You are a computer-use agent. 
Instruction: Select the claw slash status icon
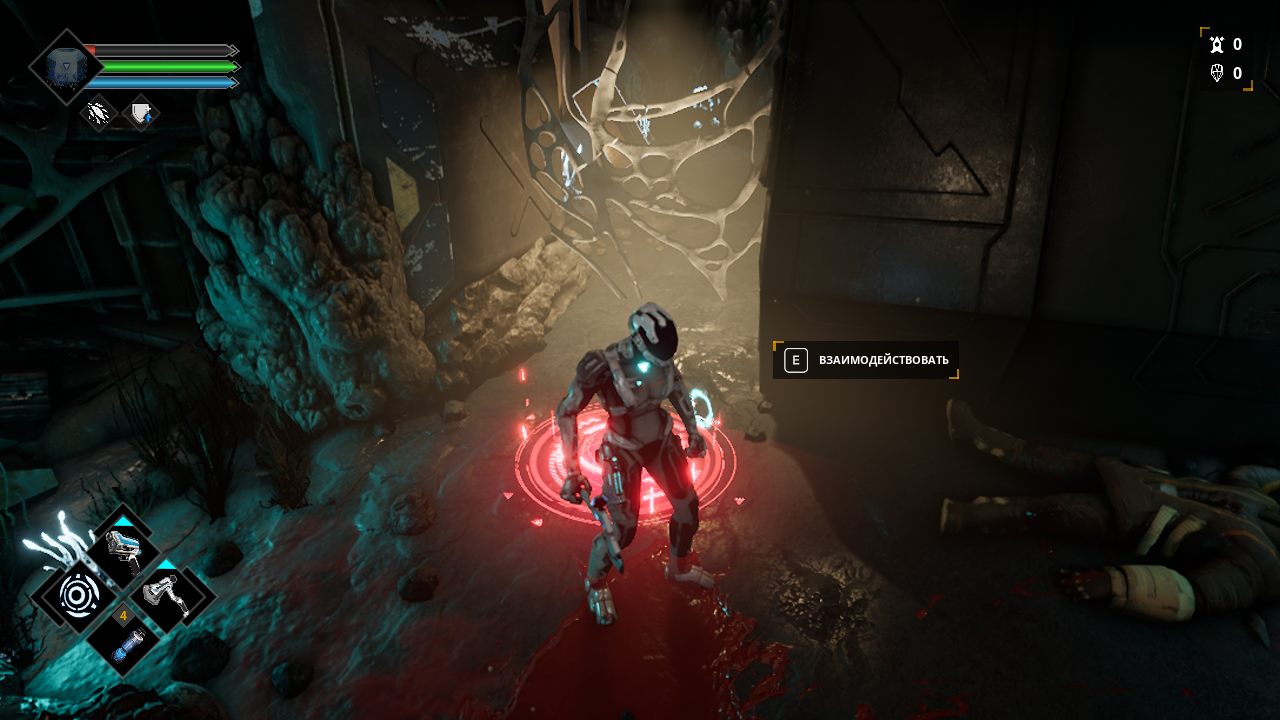tap(99, 113)
